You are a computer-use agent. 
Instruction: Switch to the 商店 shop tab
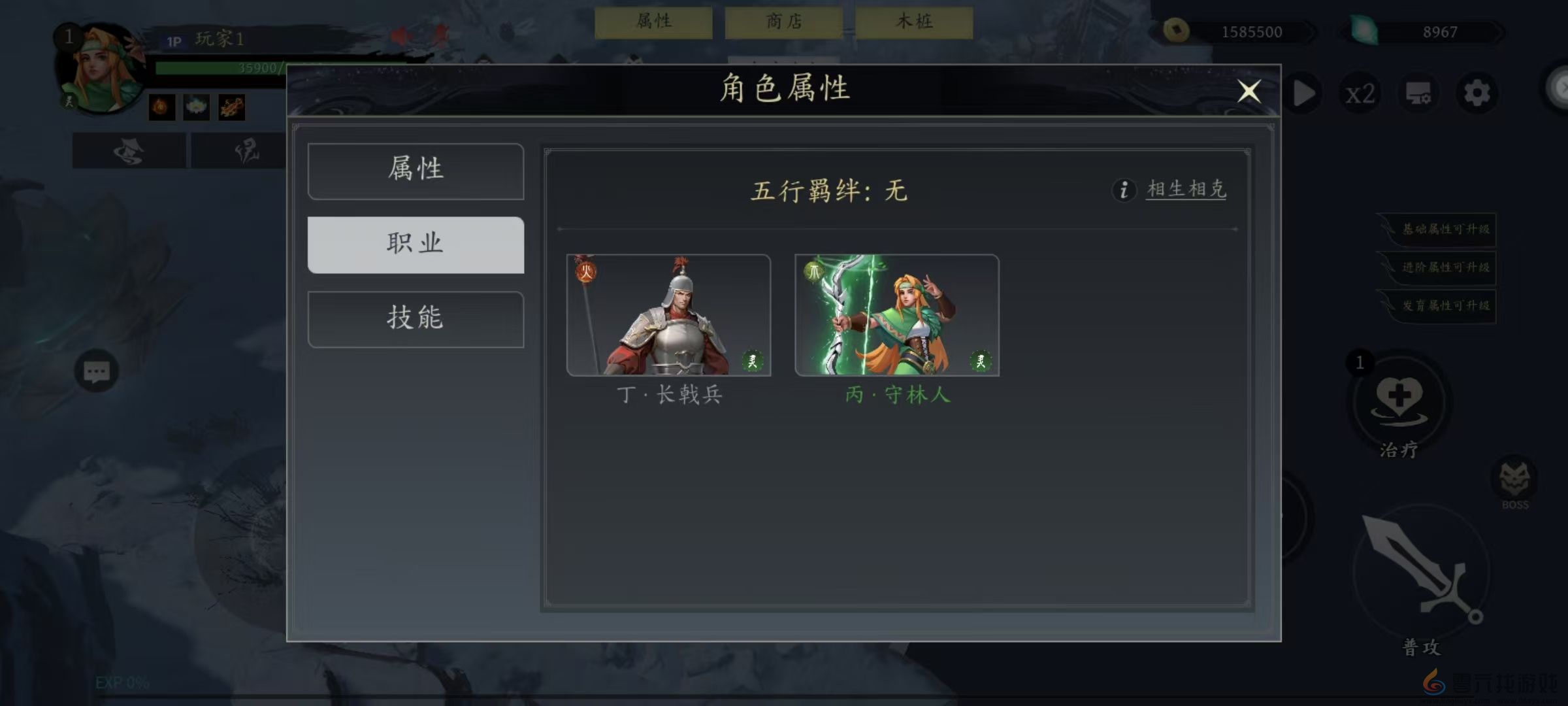(x=783, y=21)
